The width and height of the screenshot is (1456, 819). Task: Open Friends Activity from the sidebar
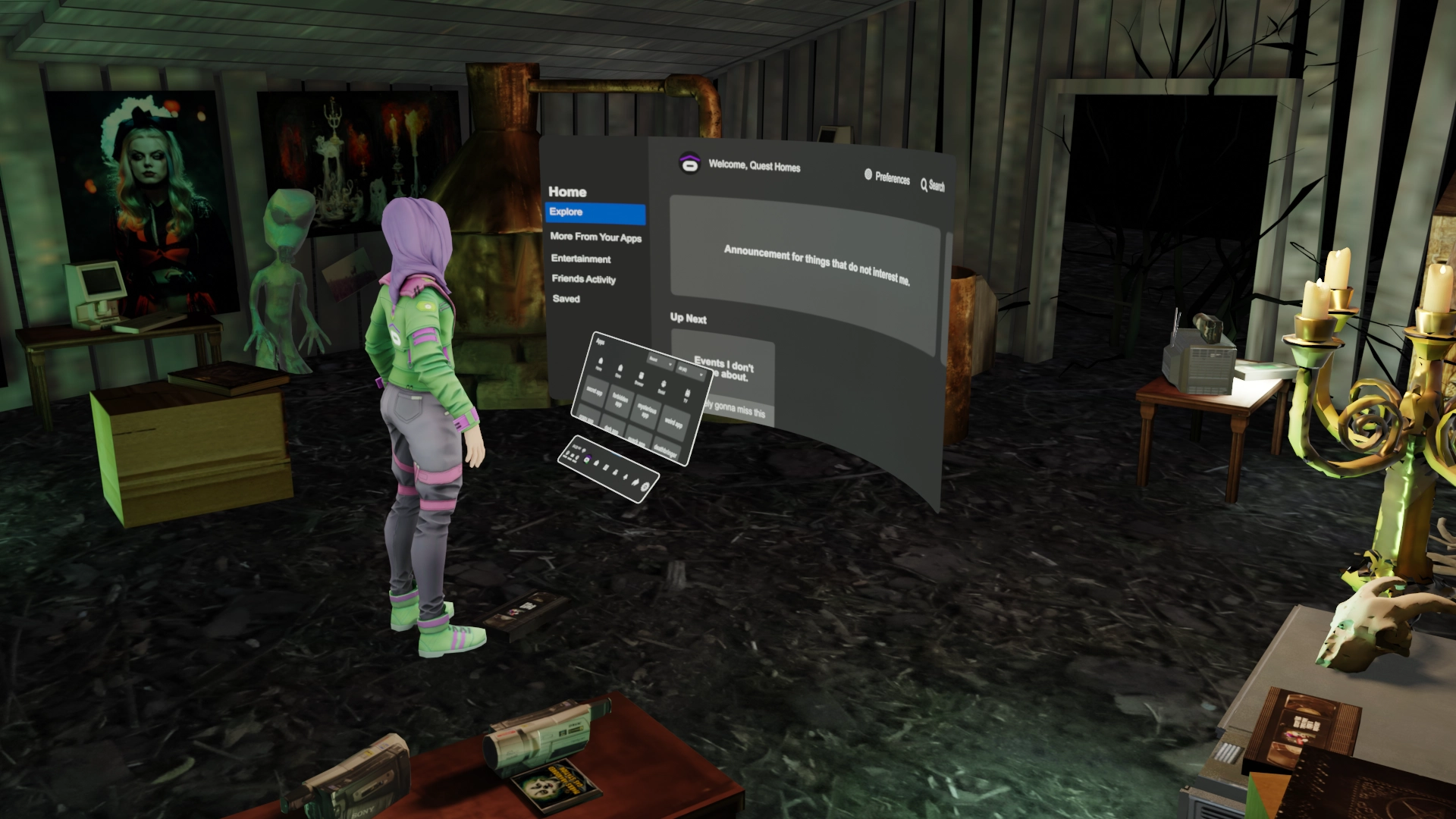pos(583,279)
